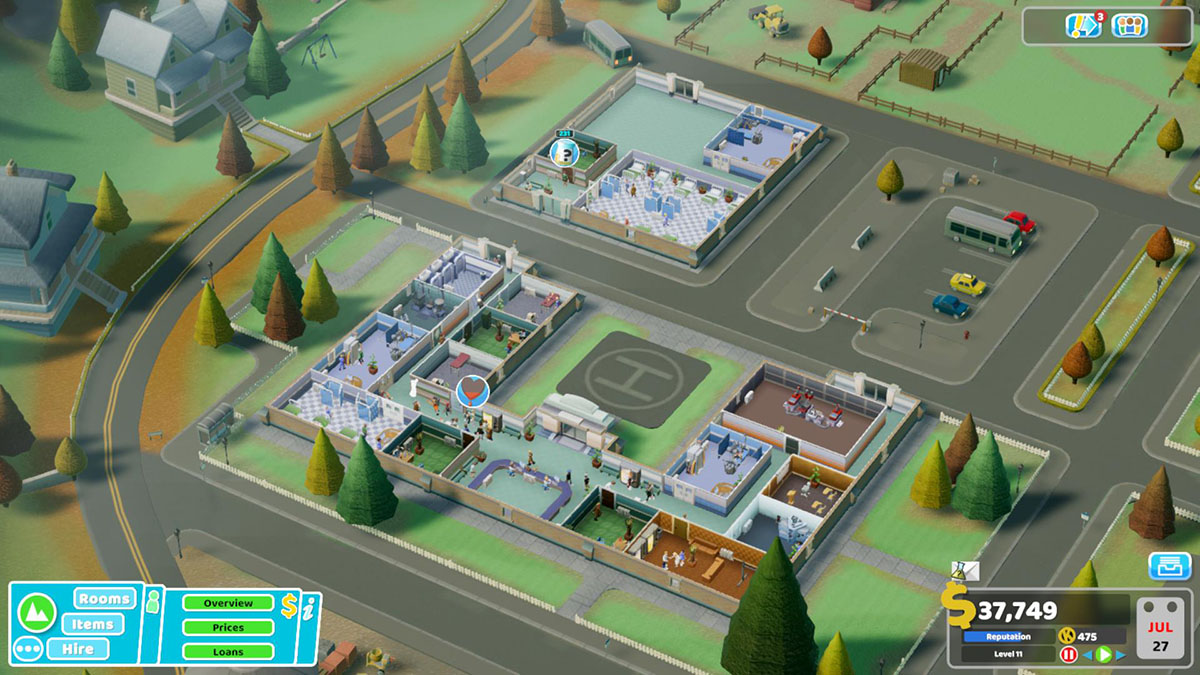Open the Prices screen

point(228,627)
